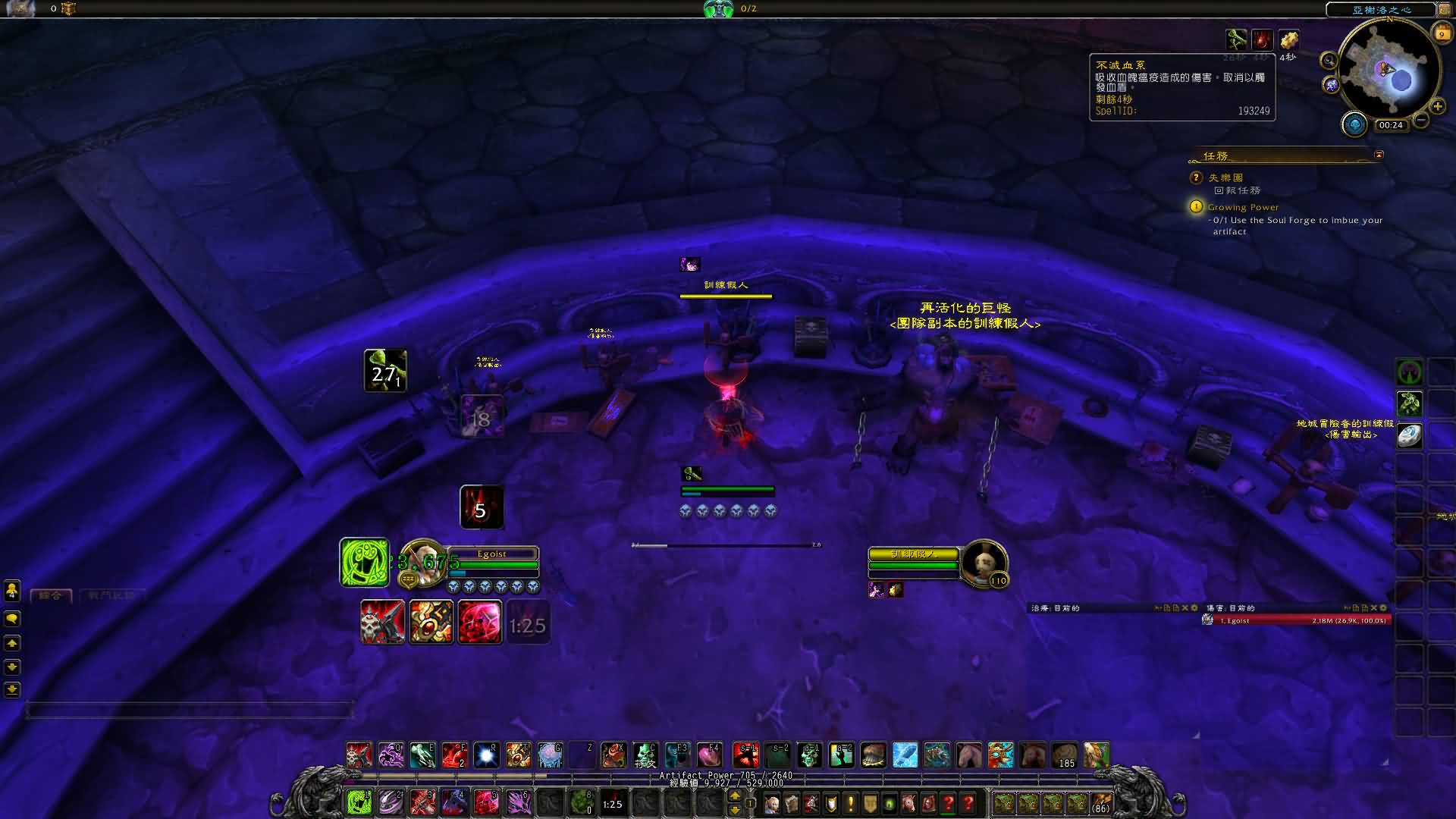Activate the green rune ability in slot 1

[359, 802]
